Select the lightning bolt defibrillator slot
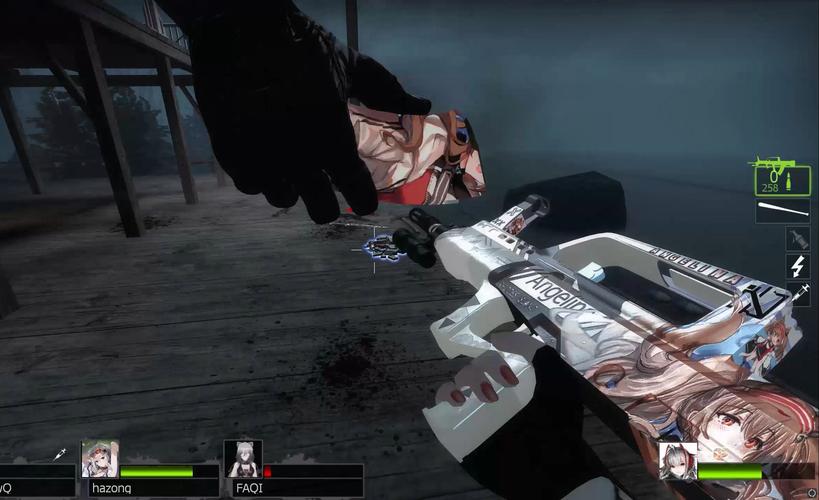This screenshot has height=500, width=819. coord(797,266)
